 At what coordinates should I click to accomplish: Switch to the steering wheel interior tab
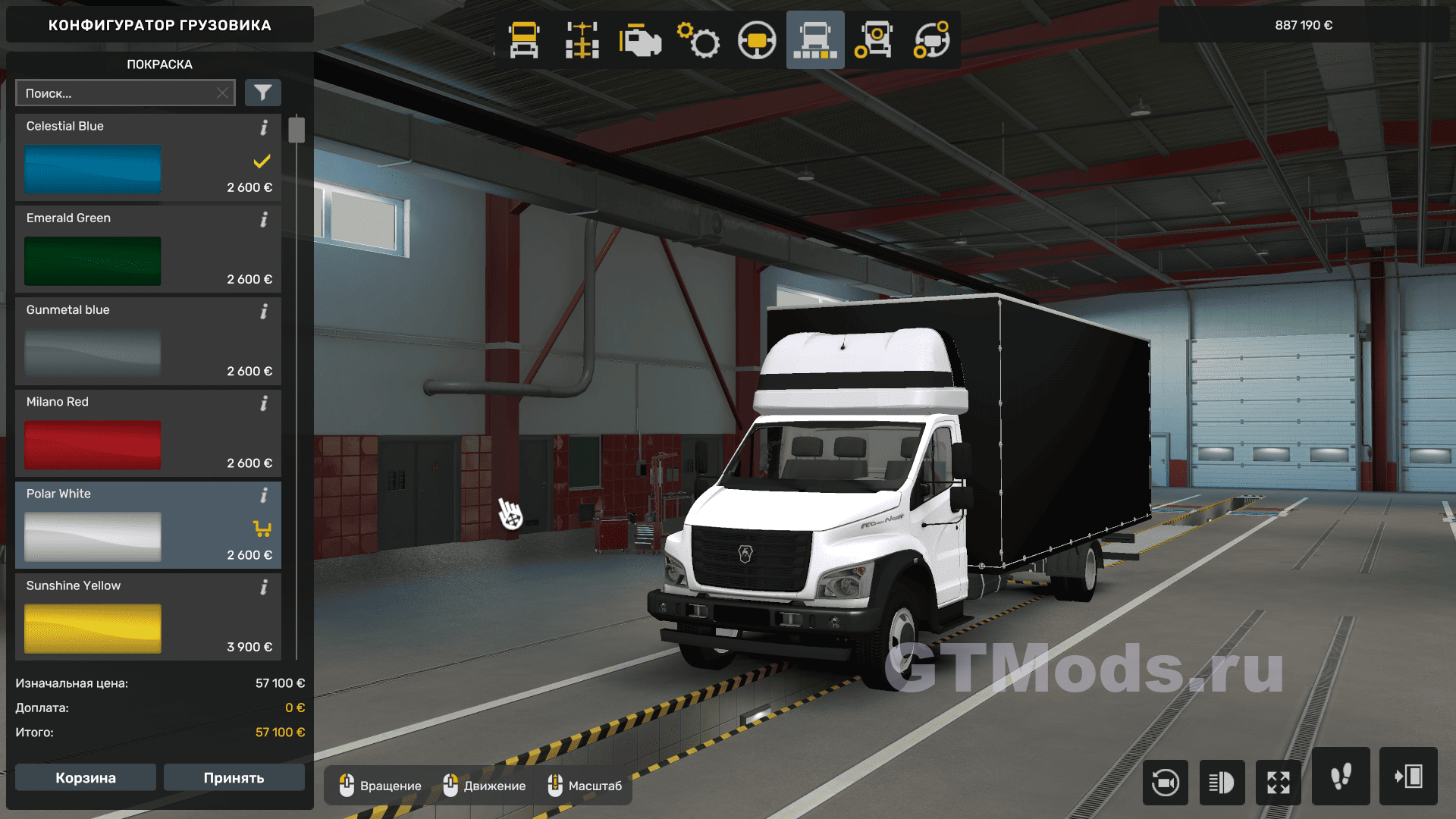(757, 40)
